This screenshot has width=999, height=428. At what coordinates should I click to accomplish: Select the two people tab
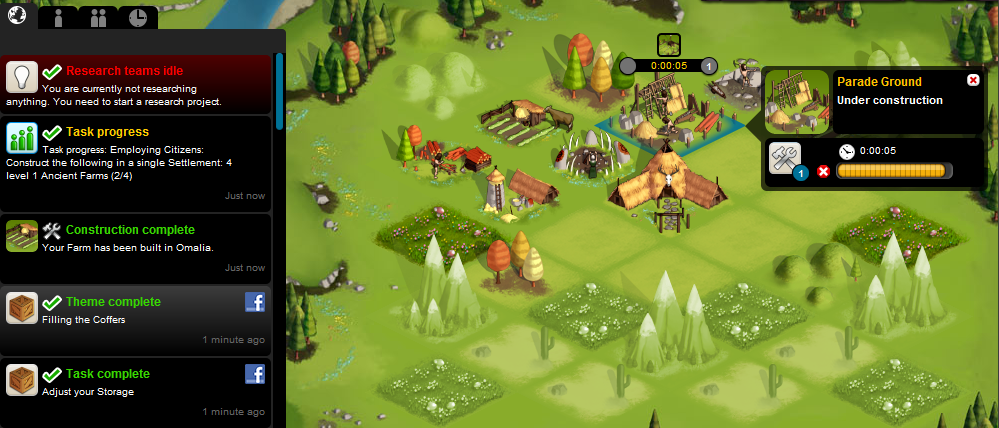[x=98, y=17]
